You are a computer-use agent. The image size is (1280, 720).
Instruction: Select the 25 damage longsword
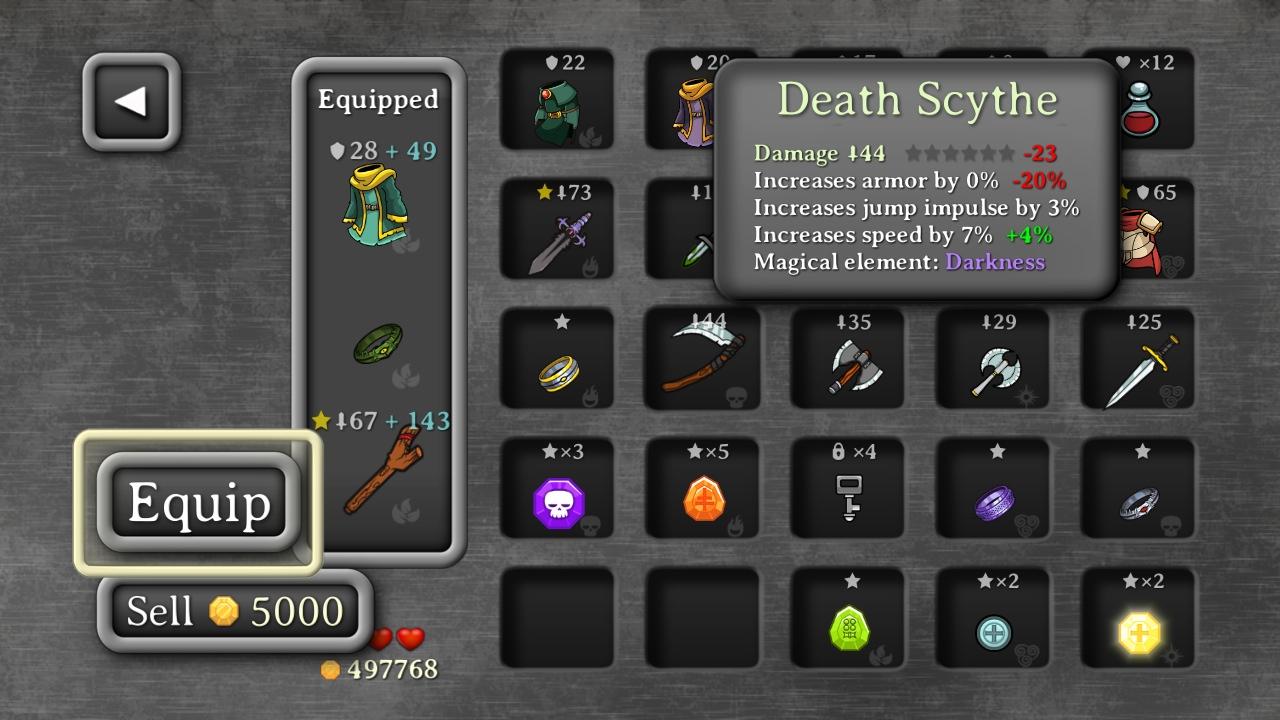click(x=1137, y=360)
